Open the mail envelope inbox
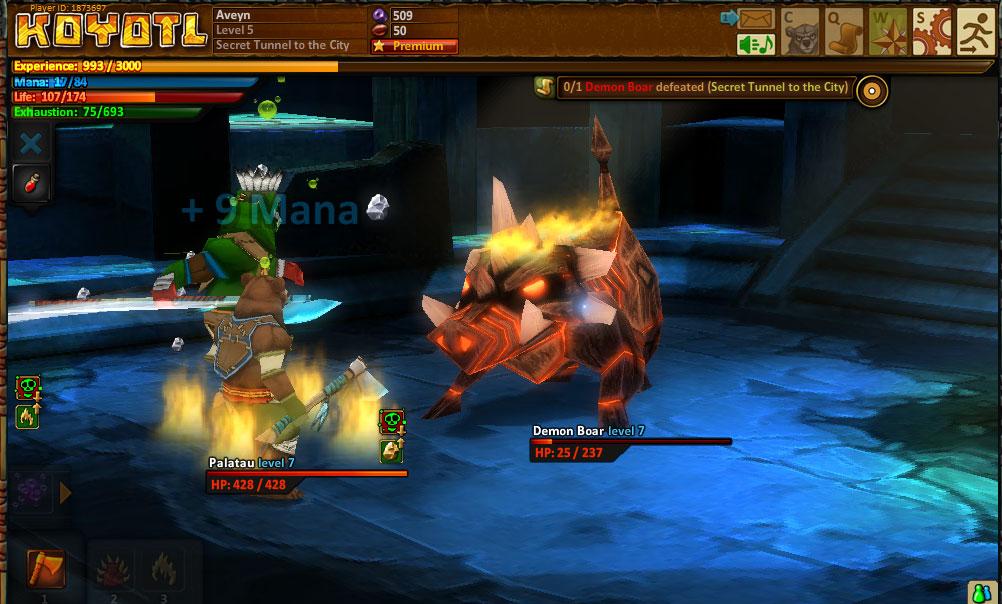The height and width of the screenshot is (604, 1002). 757,18
